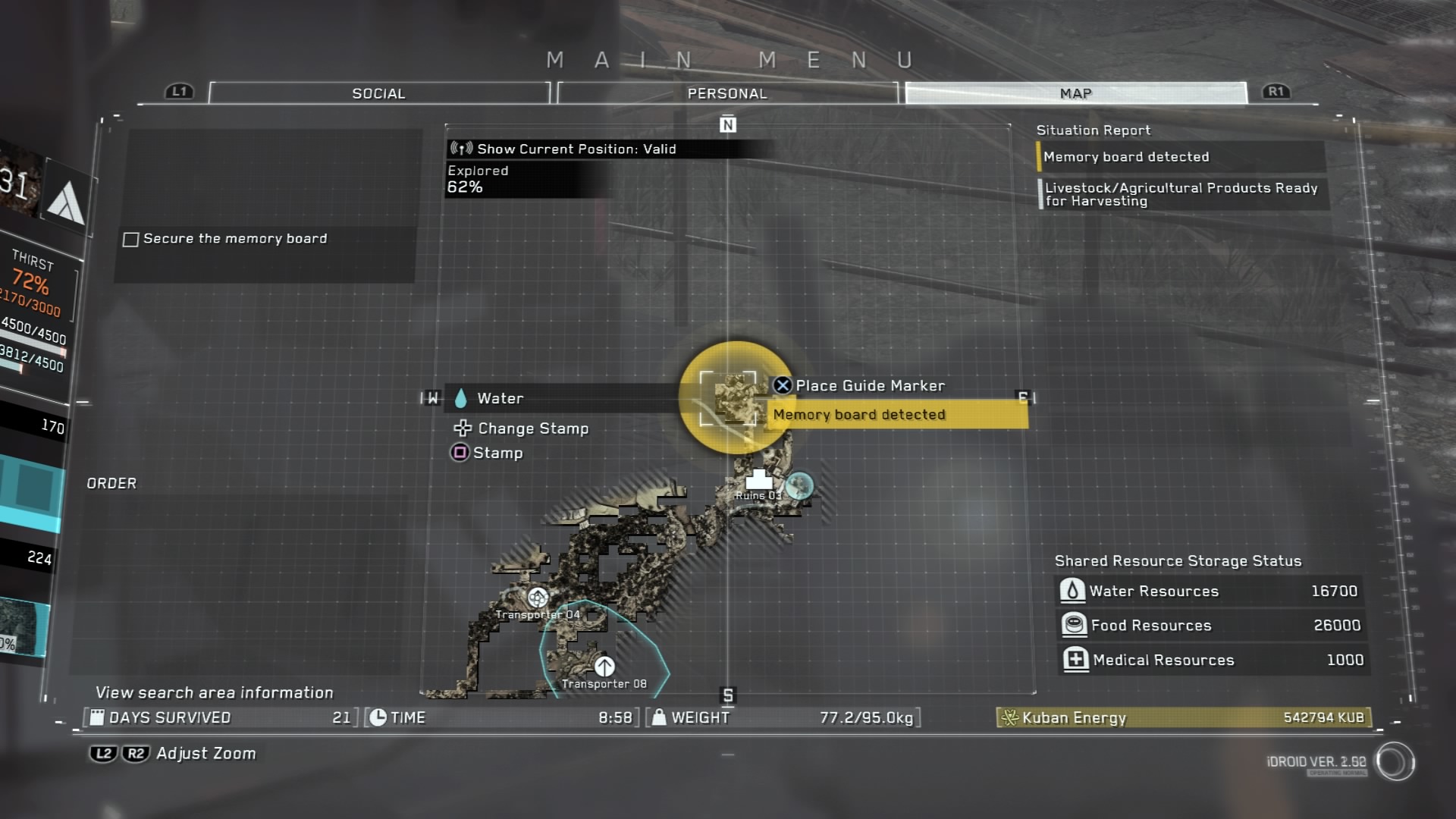This screenshot has height=819, width=1456.
Task: Select the Food Resources storage row
Action: point(1210,625)
